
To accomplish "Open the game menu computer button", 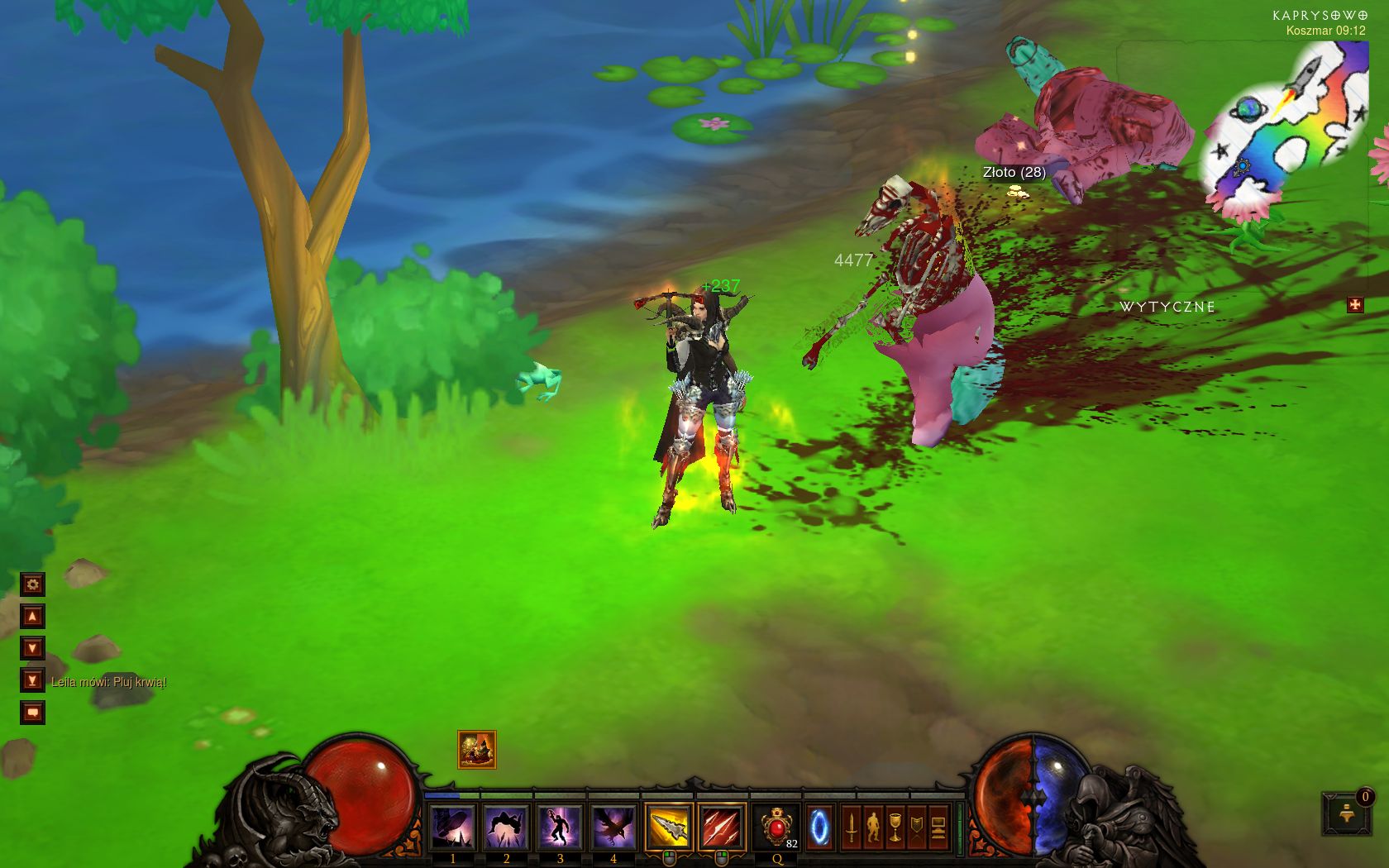I will 938,827.
